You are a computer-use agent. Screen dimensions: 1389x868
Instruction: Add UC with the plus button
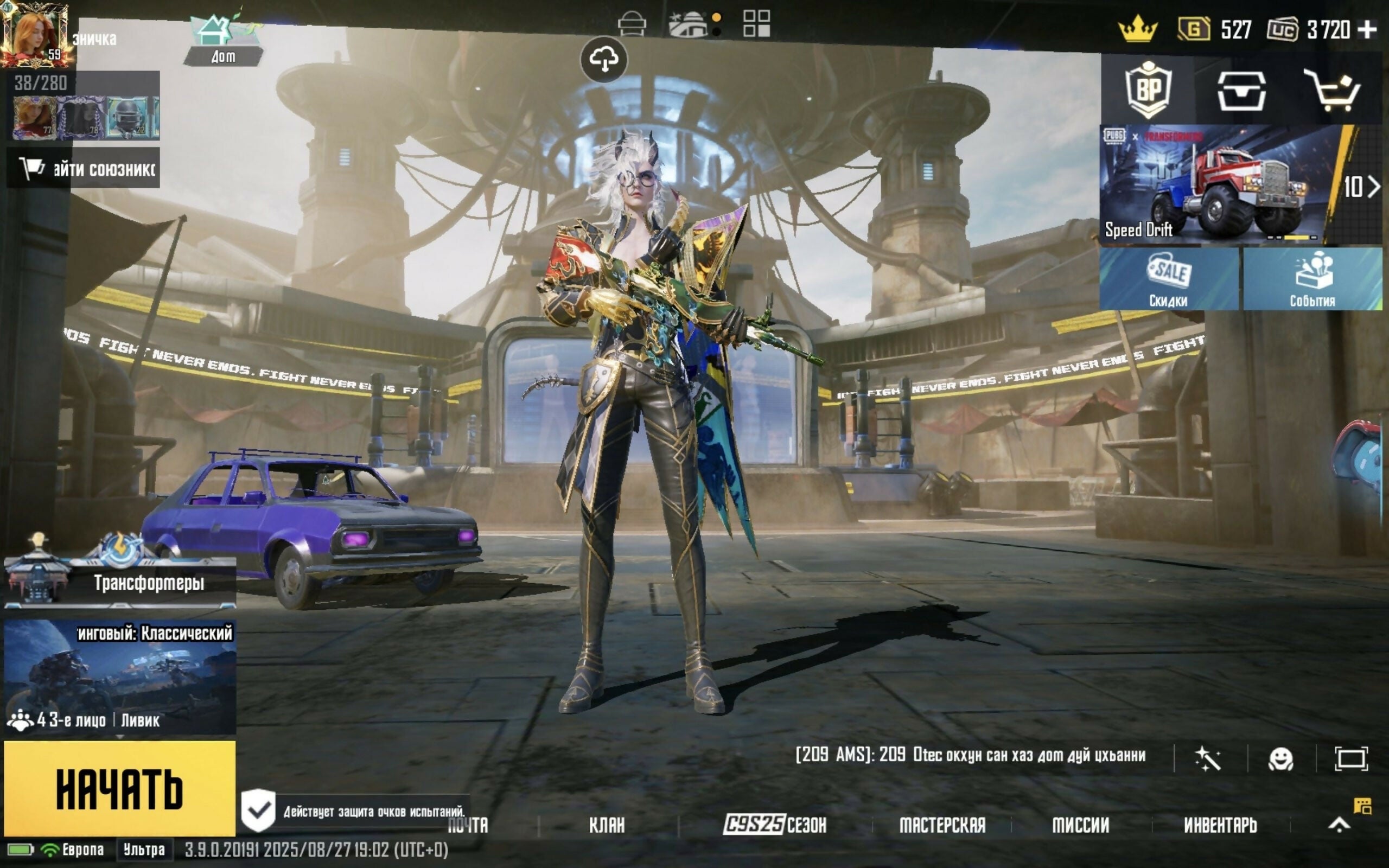1369,29
